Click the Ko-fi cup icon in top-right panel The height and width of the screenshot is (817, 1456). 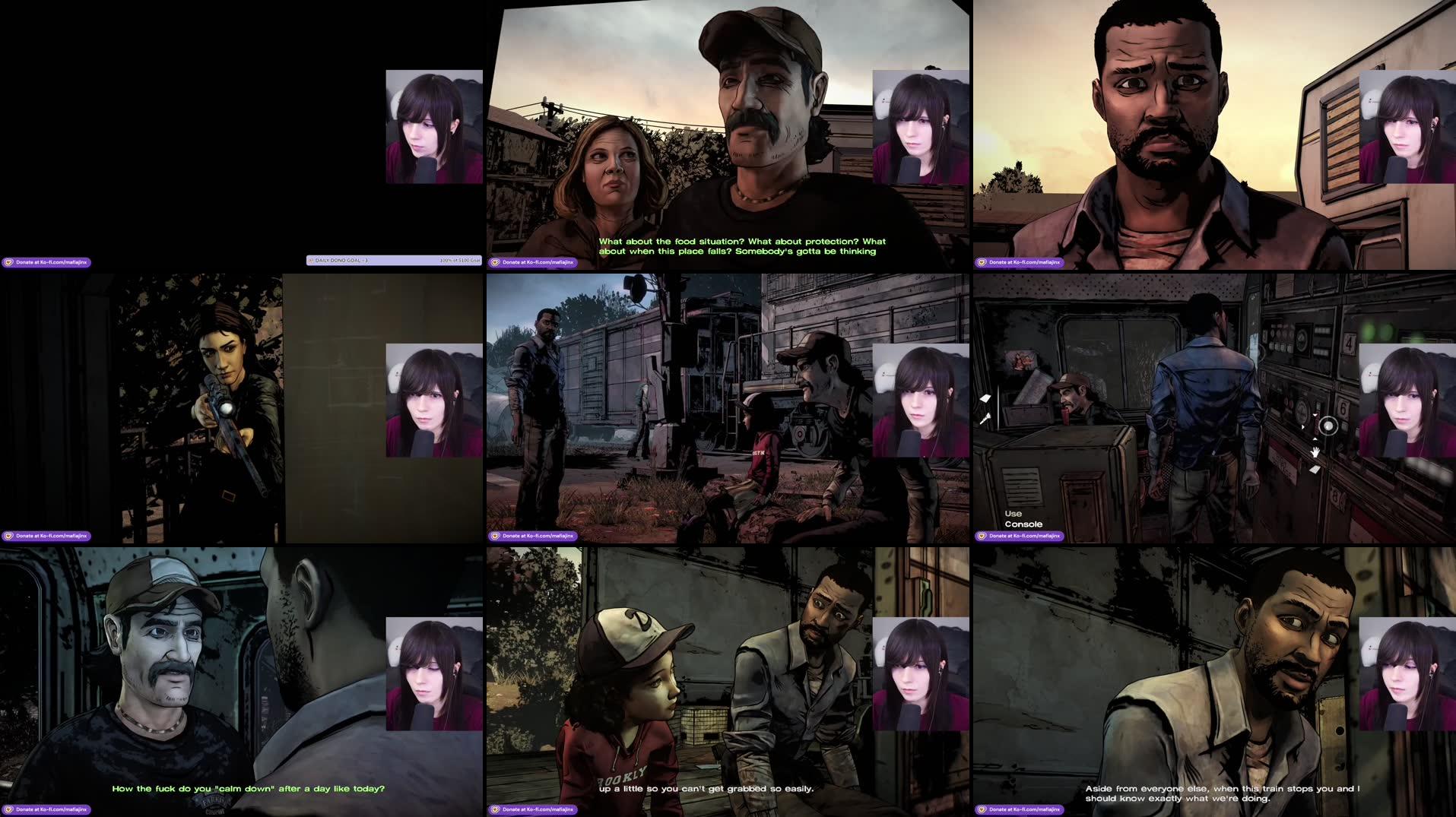(982, 261)
